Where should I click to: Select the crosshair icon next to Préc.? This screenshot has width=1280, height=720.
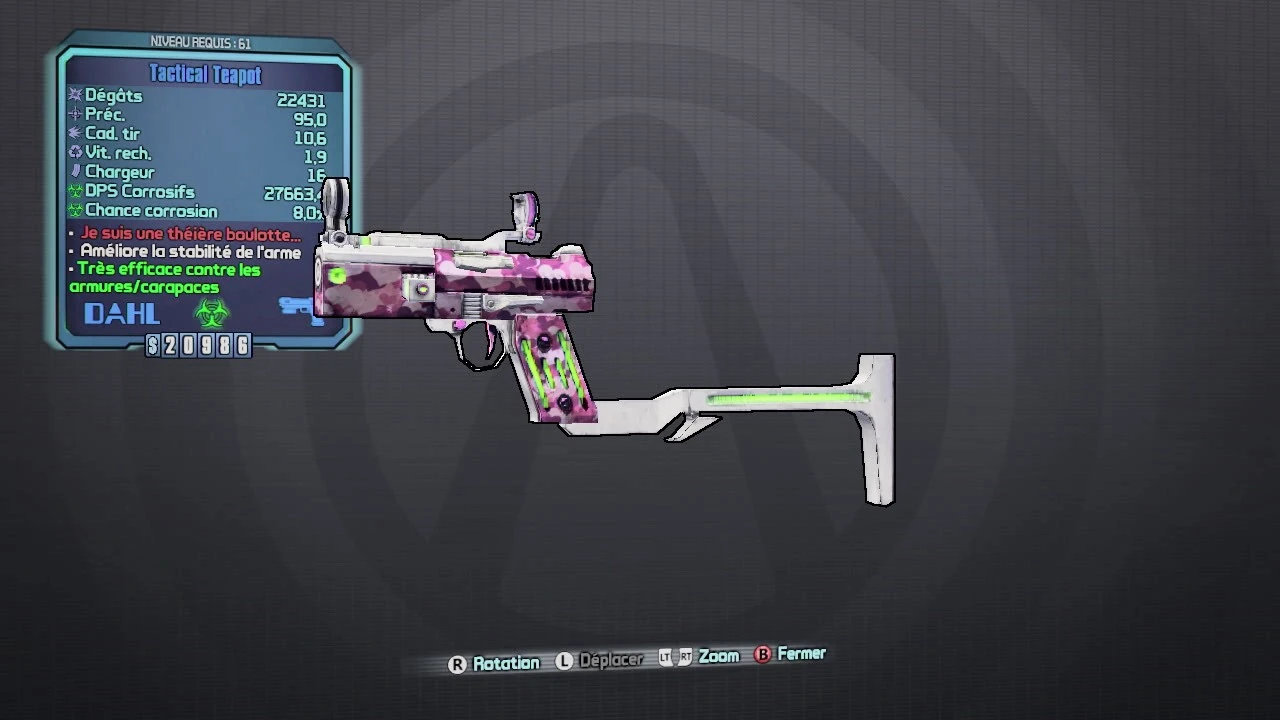77,114
